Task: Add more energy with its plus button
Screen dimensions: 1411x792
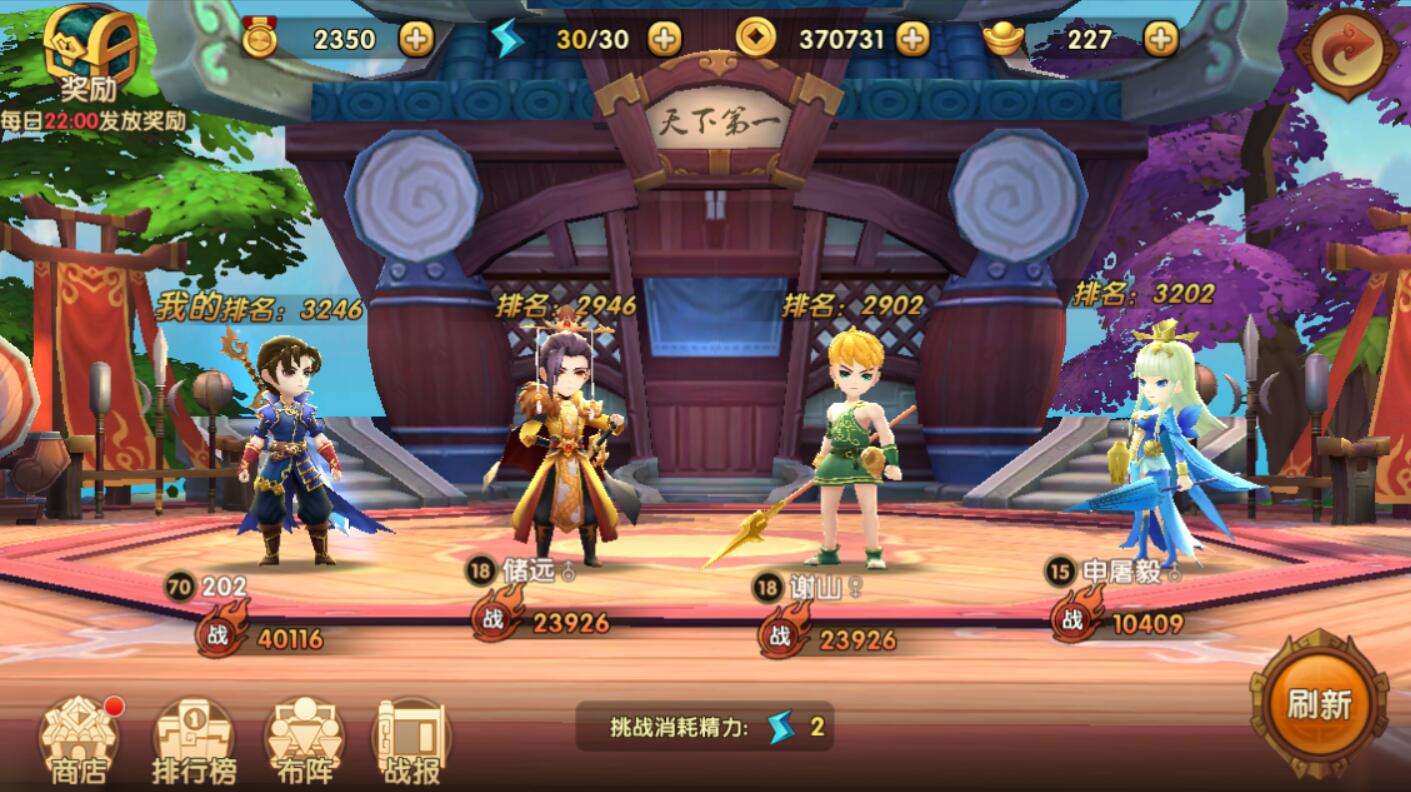Action: 665,40
